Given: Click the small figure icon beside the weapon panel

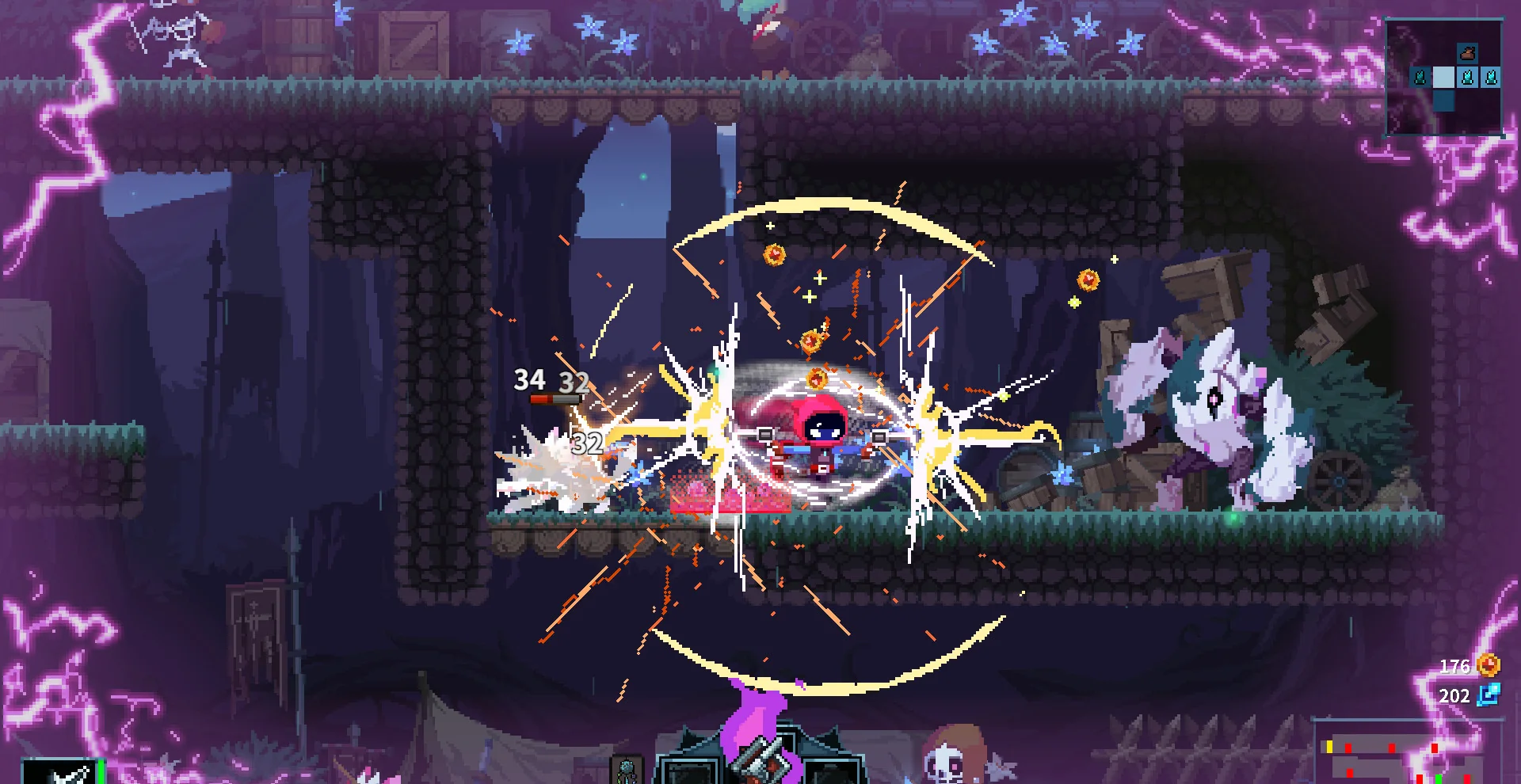Looking at the screenshot, I should tap(627, 769).
